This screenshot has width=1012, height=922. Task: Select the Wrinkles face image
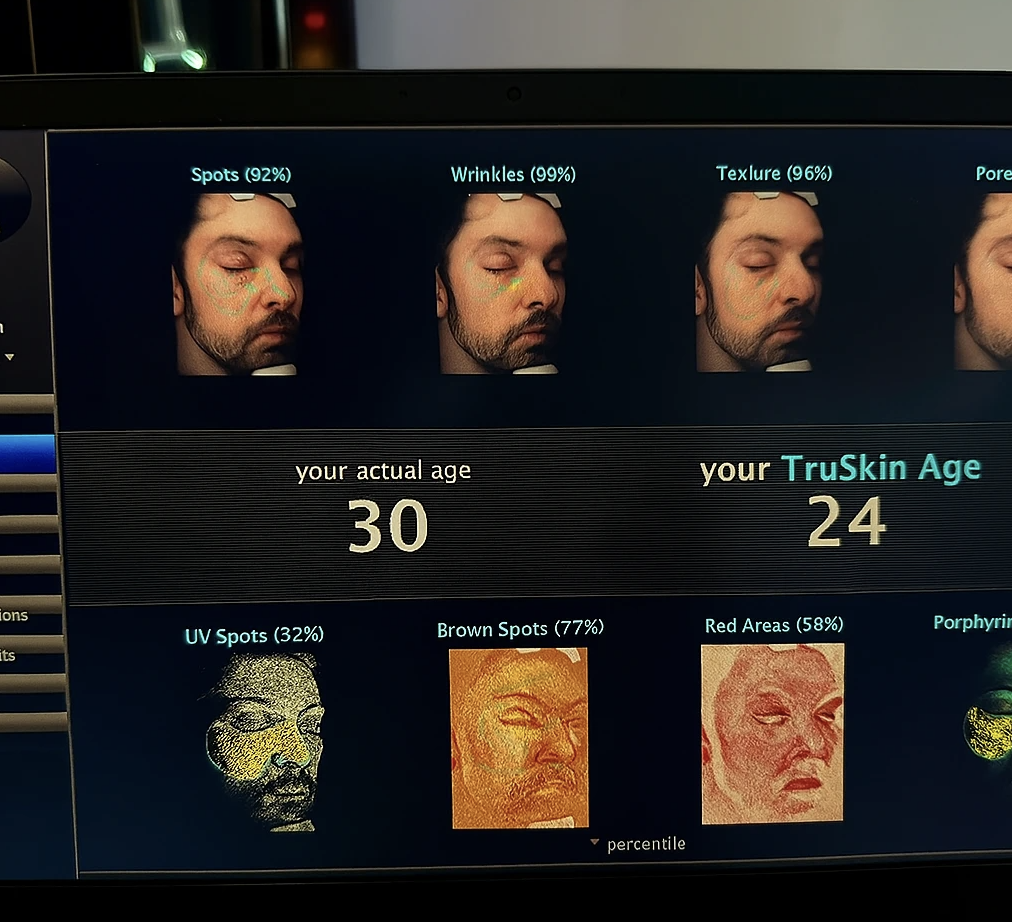[x=502, y=284]
